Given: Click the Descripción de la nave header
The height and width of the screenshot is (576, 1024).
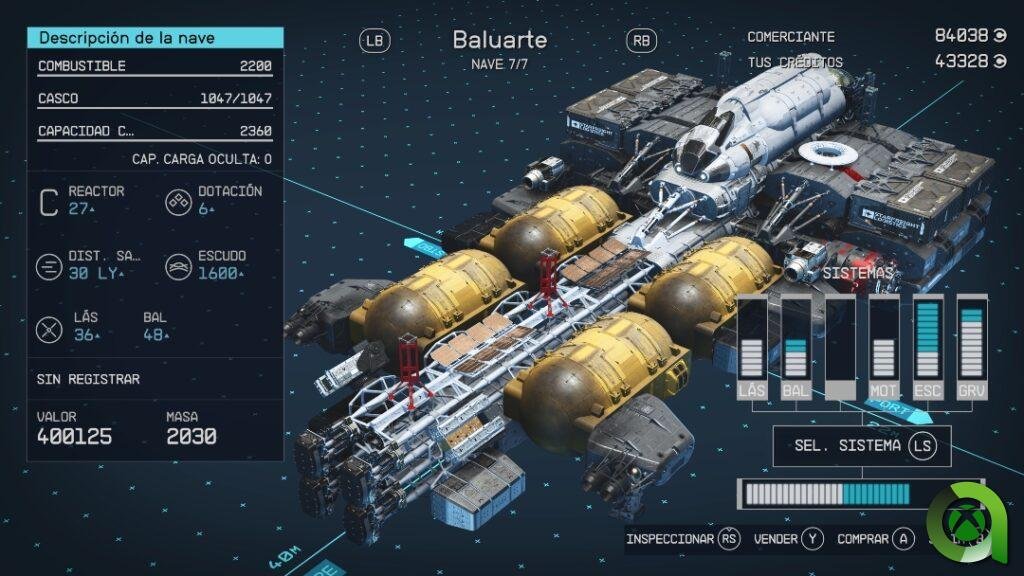Looking at the screenshot, I should point(155,38).
